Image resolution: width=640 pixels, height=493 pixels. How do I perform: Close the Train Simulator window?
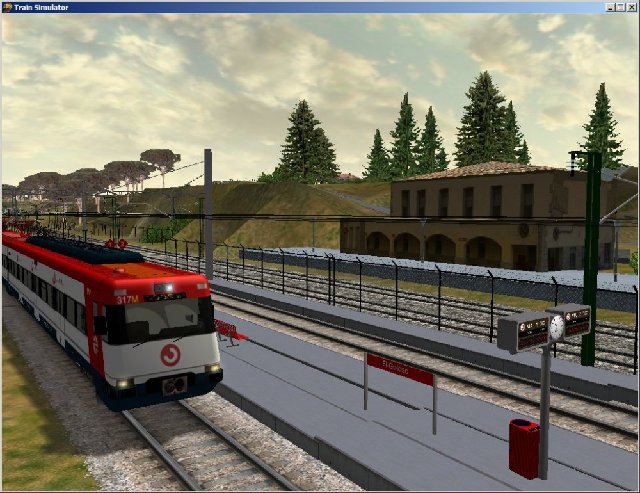tap(632, 7)
